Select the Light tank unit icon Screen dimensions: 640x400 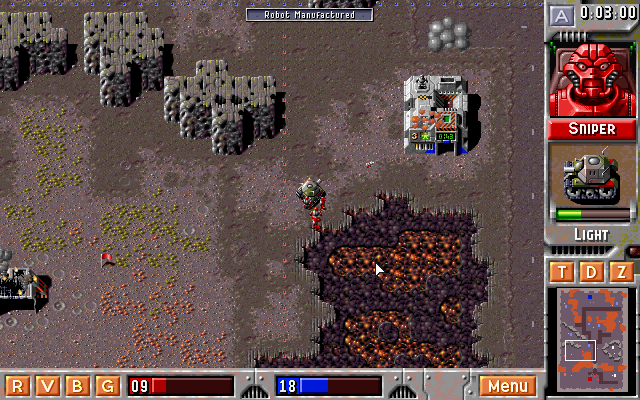click(591, 181)
